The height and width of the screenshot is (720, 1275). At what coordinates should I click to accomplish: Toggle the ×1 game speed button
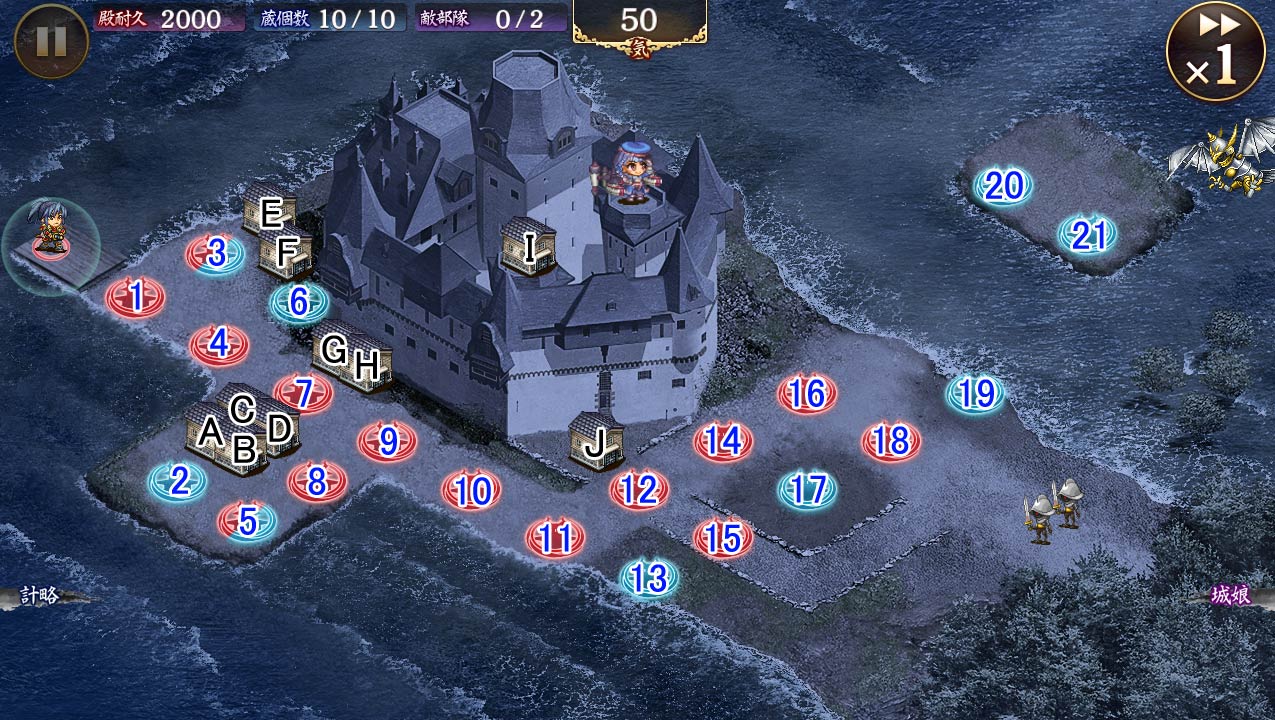(1215, 51)
